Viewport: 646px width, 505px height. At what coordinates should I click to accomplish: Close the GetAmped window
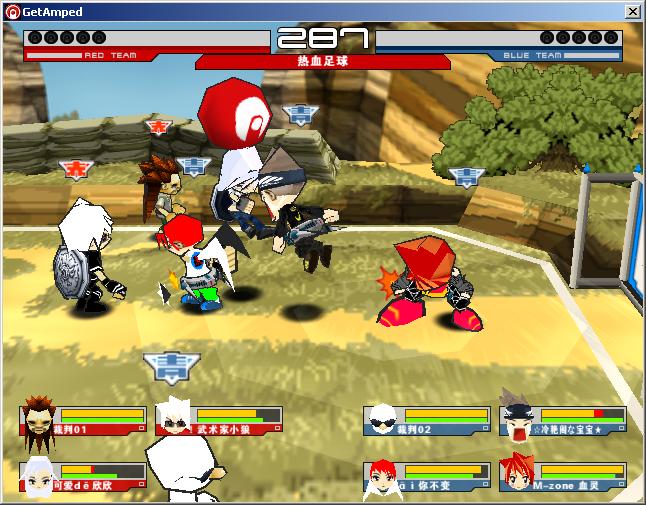[x=632, y=11]
